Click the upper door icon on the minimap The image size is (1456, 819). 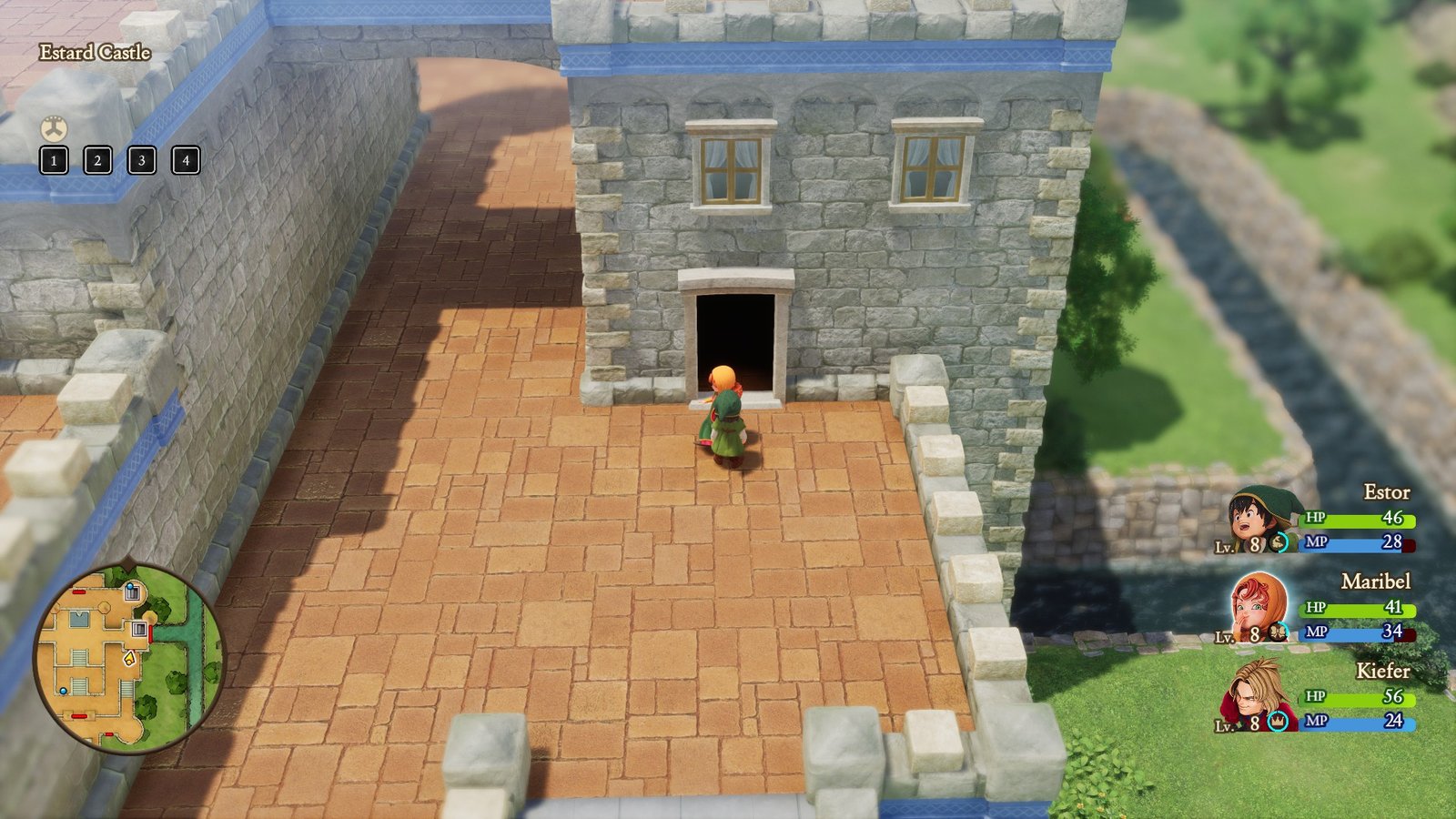[132, 591]
